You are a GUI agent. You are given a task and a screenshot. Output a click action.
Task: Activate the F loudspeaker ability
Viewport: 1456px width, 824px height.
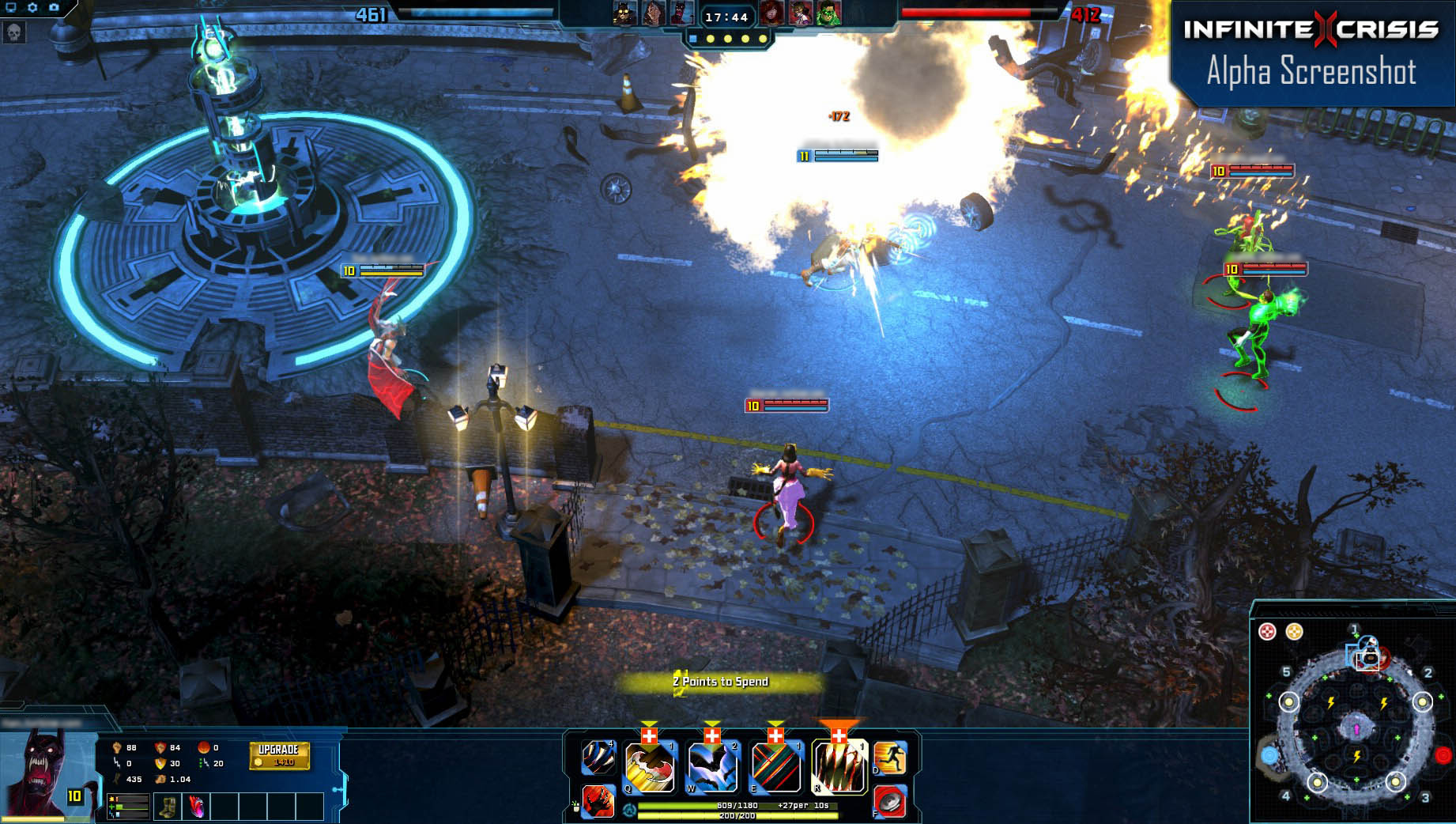click(889, 800)
